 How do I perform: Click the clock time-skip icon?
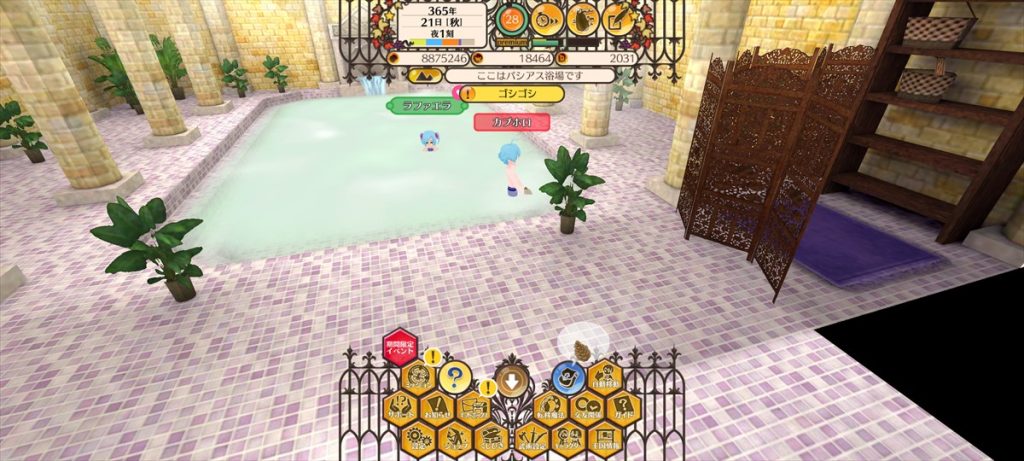(x=547, y=18)
